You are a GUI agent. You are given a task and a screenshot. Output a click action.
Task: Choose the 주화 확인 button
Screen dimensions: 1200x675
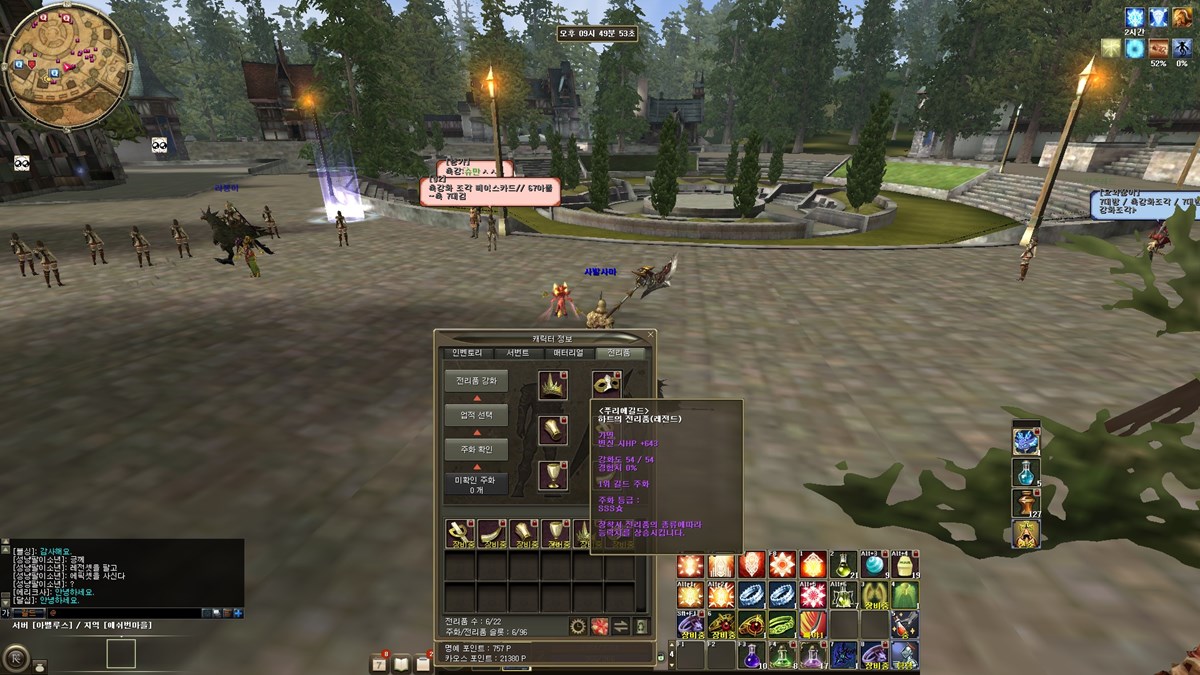476,450
